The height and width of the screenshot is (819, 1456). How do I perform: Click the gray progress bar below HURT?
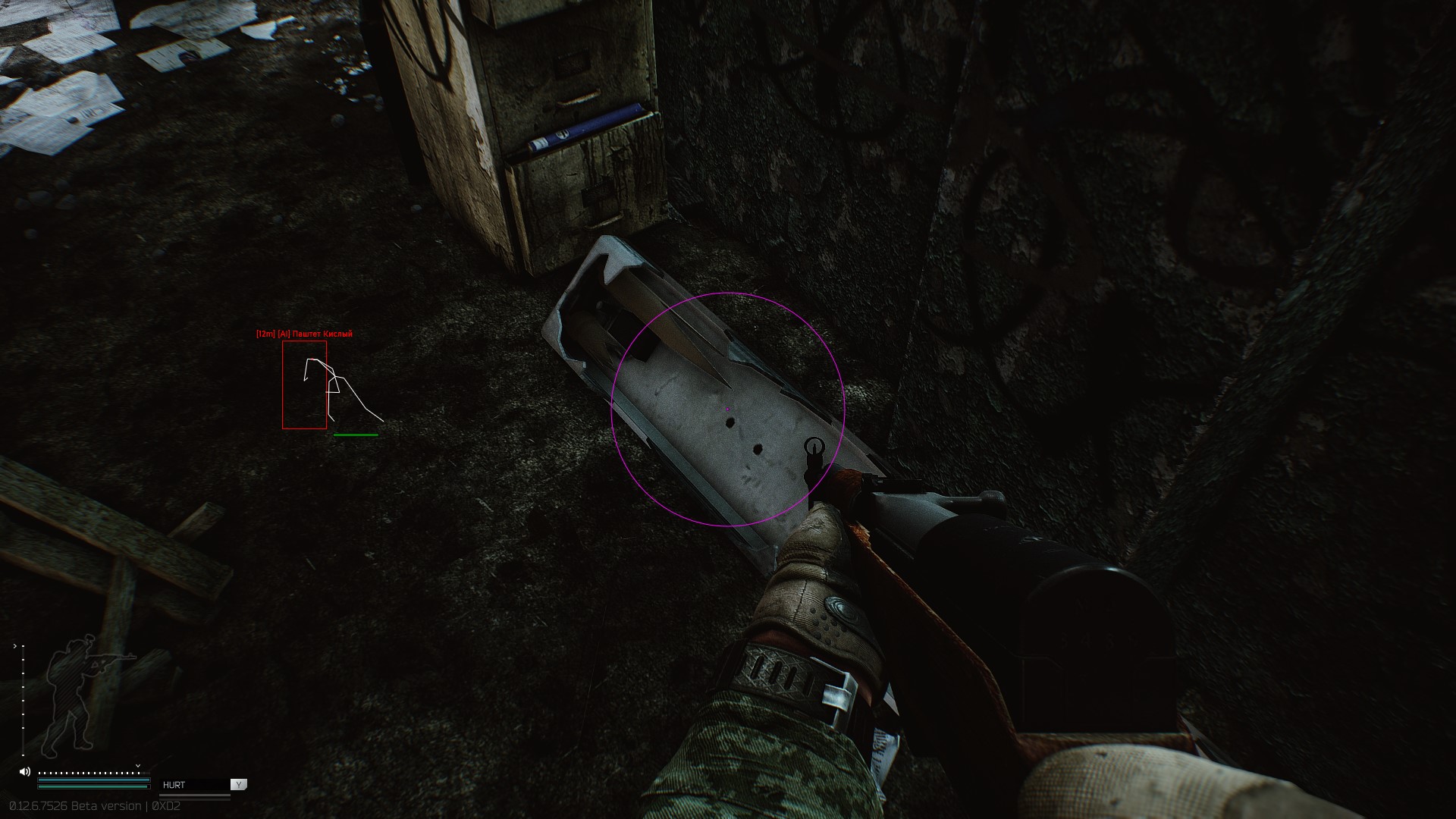[195, 795]
